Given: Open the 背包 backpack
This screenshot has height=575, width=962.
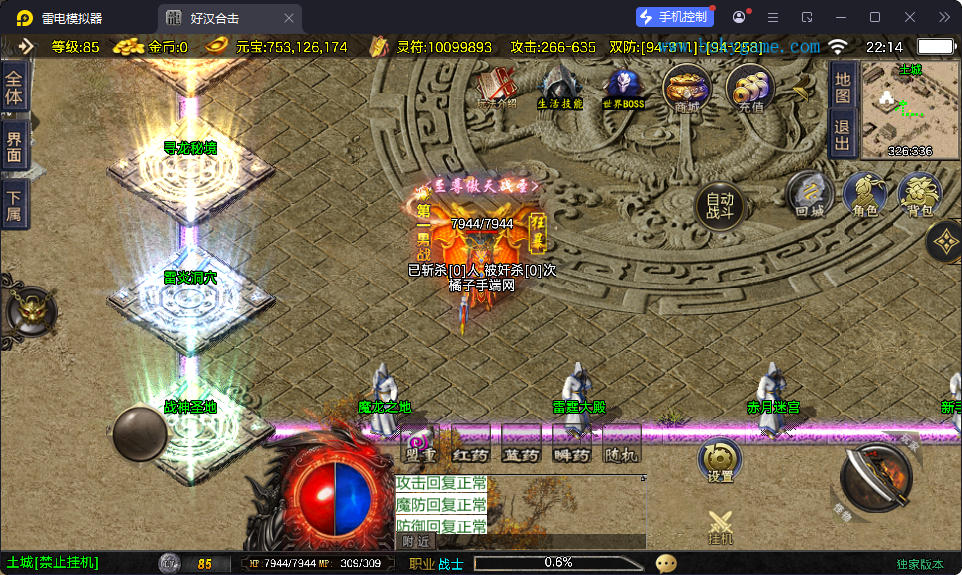Looking at the screenshot, I should tap(919, 193).
